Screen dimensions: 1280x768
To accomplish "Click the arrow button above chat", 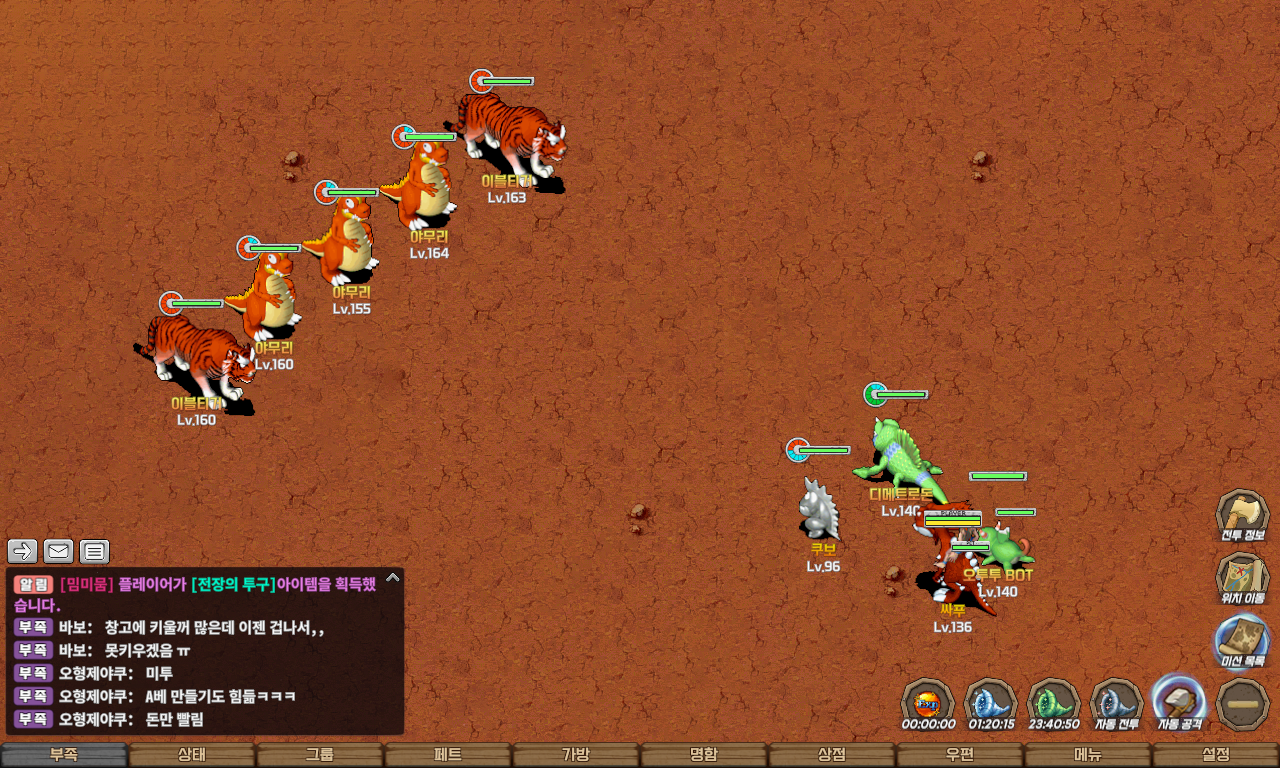I will pos(23,551).
